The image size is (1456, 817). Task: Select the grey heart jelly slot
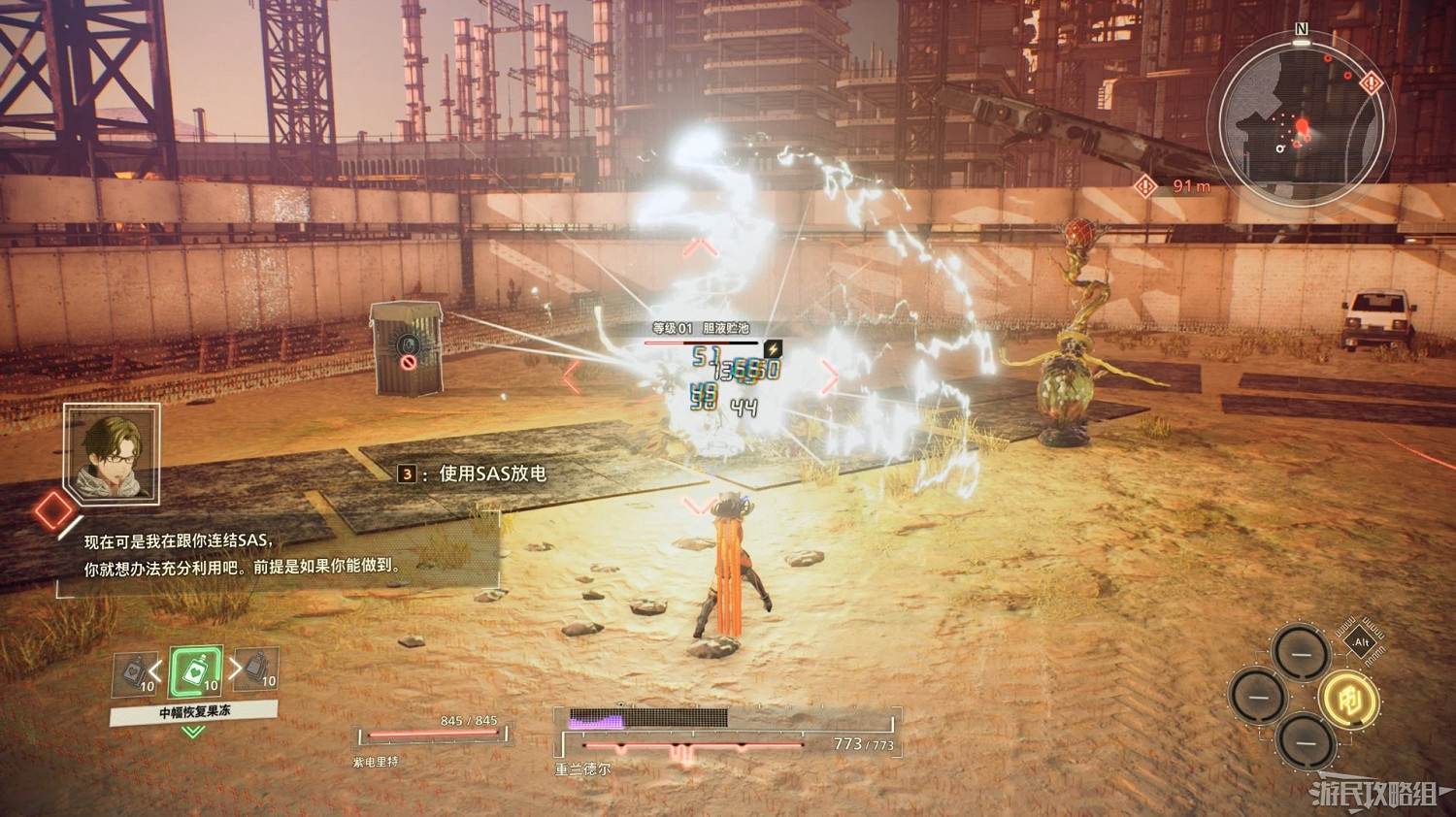[135, 671]
